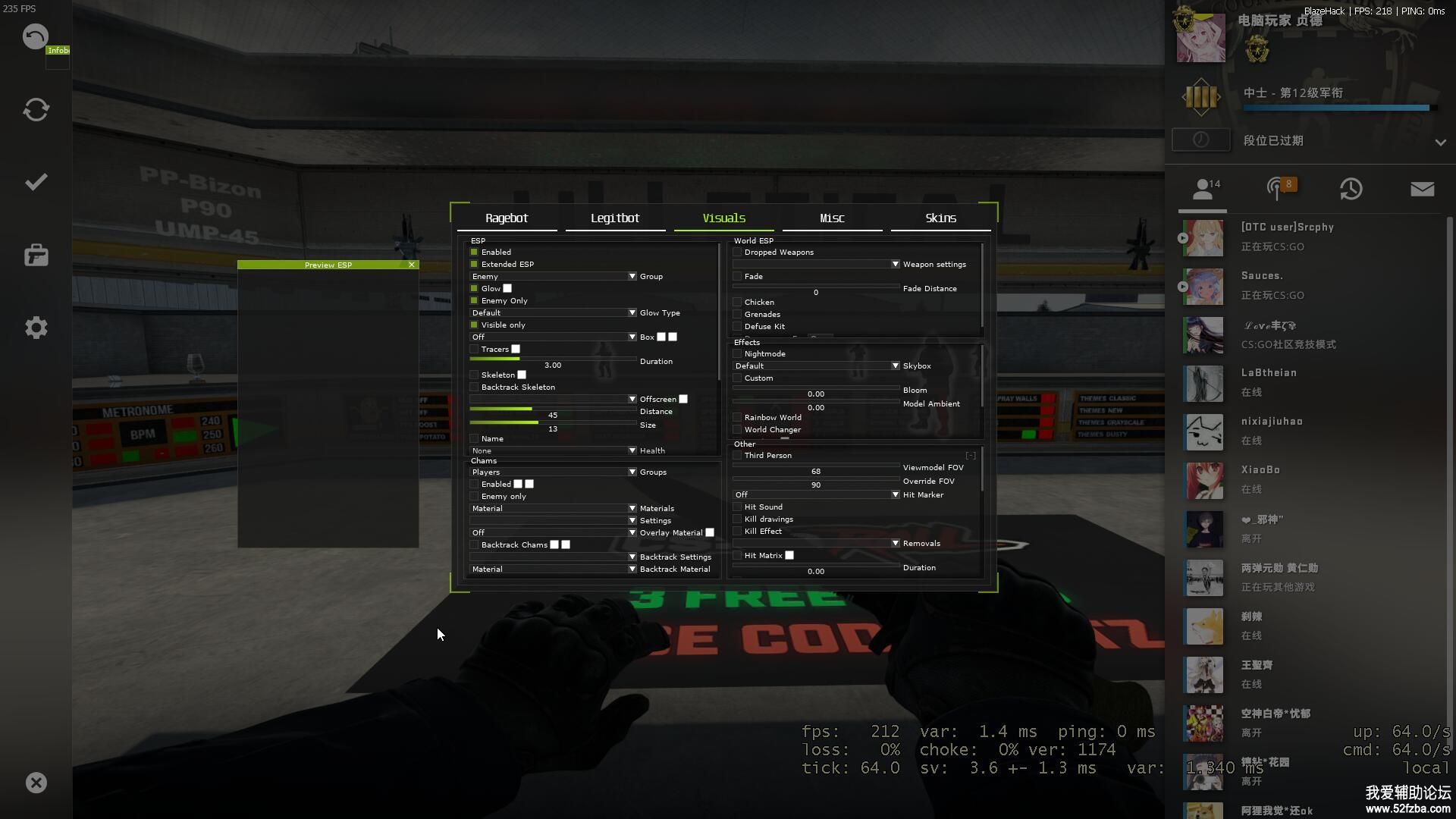Tick the Nightmode checkbox
The width and height of the screenshot is (1456, 819).
(x=738, y=354)
